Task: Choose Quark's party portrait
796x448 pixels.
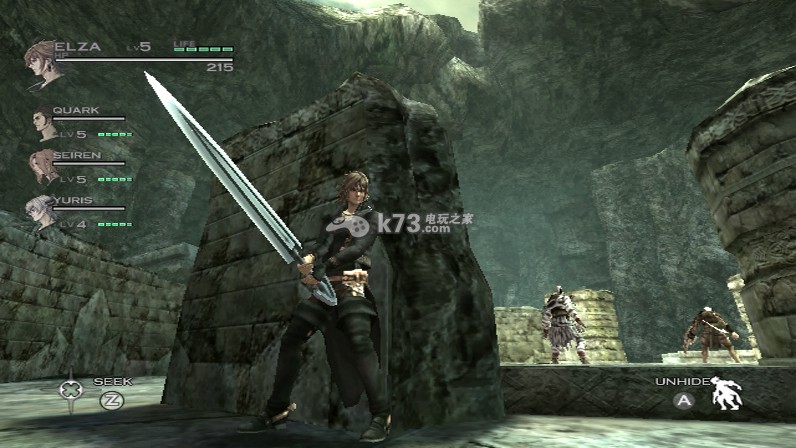Action: (44, 123)
